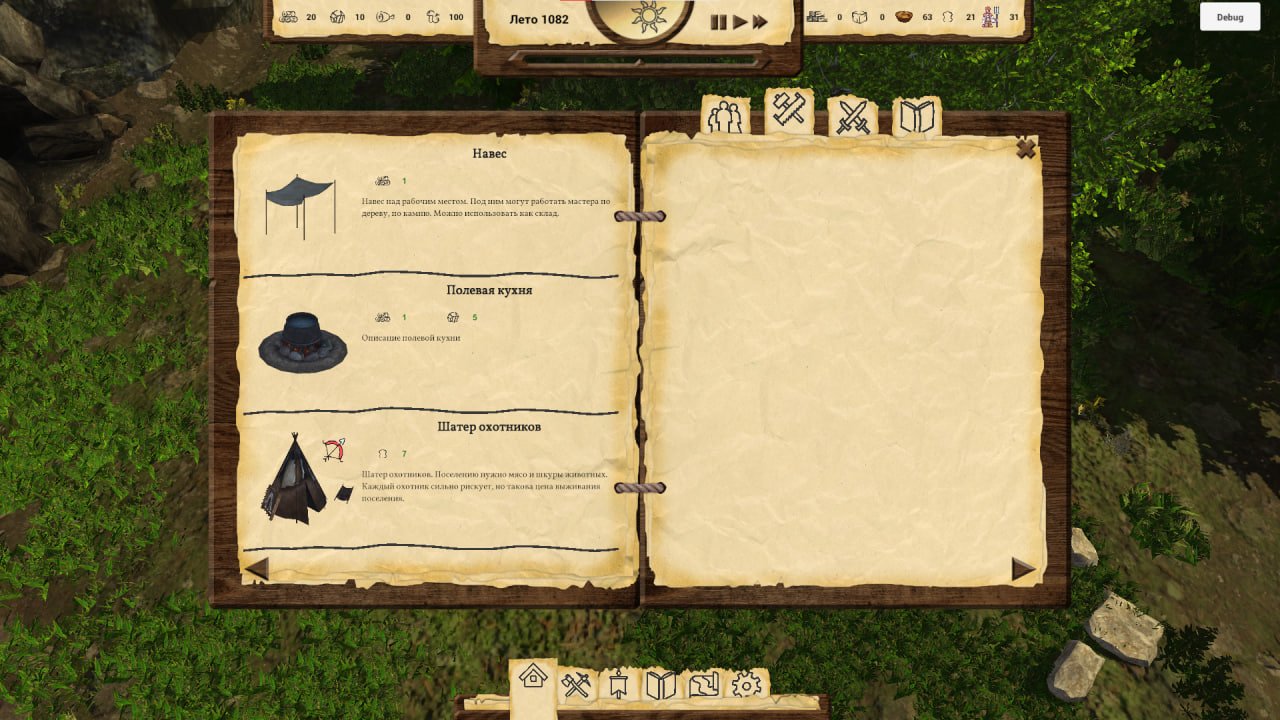Screen dimensions: 1280x720
Task: Close the building book panel
Action: tap(1025, 149)
